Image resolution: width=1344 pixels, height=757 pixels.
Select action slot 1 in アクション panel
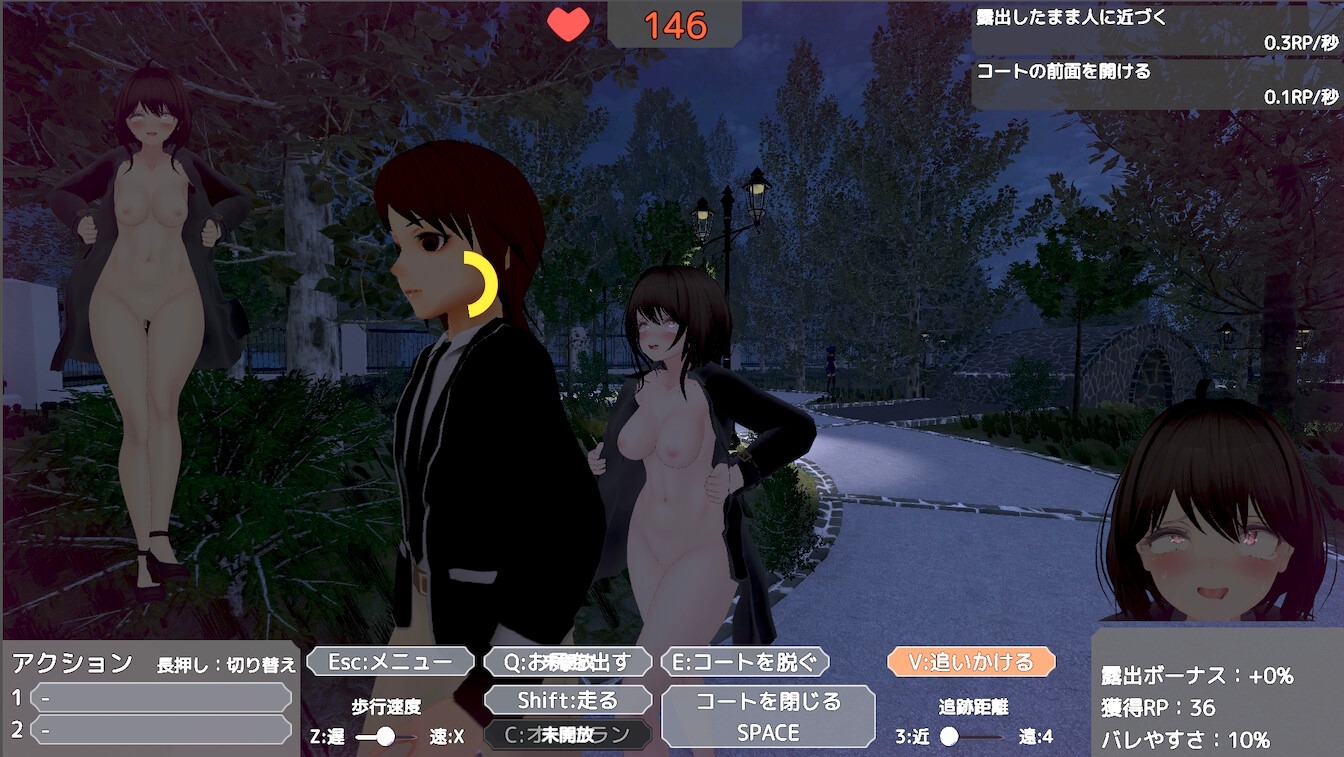[x=160, y=696]
